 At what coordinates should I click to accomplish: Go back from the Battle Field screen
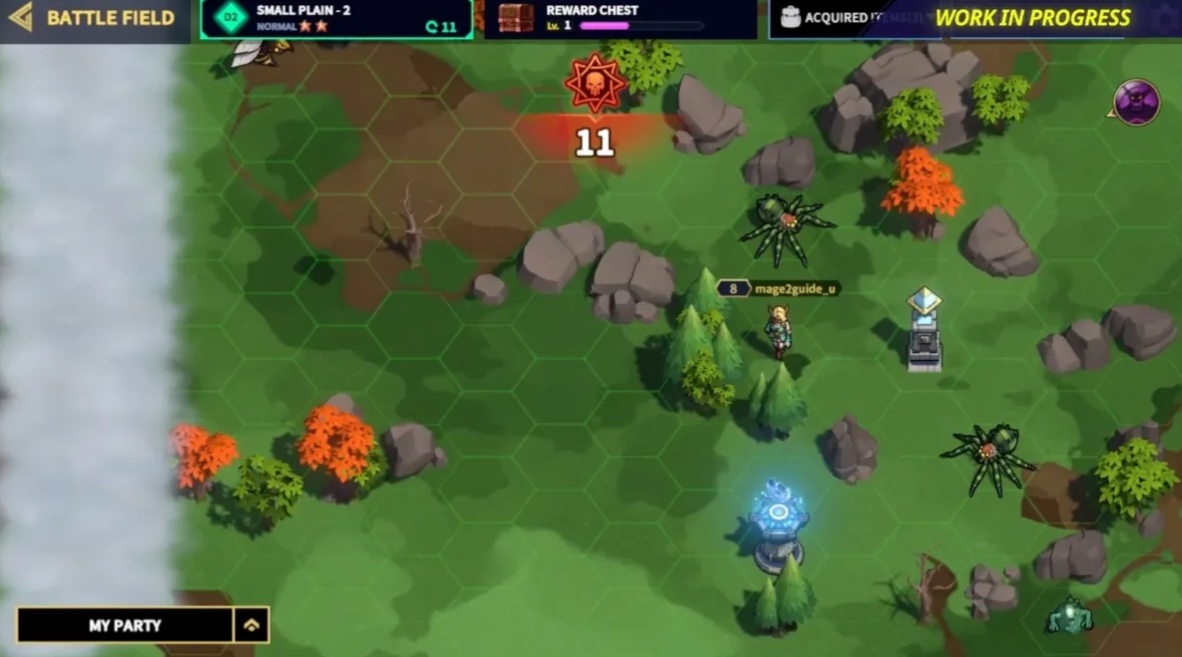[20, 17]
